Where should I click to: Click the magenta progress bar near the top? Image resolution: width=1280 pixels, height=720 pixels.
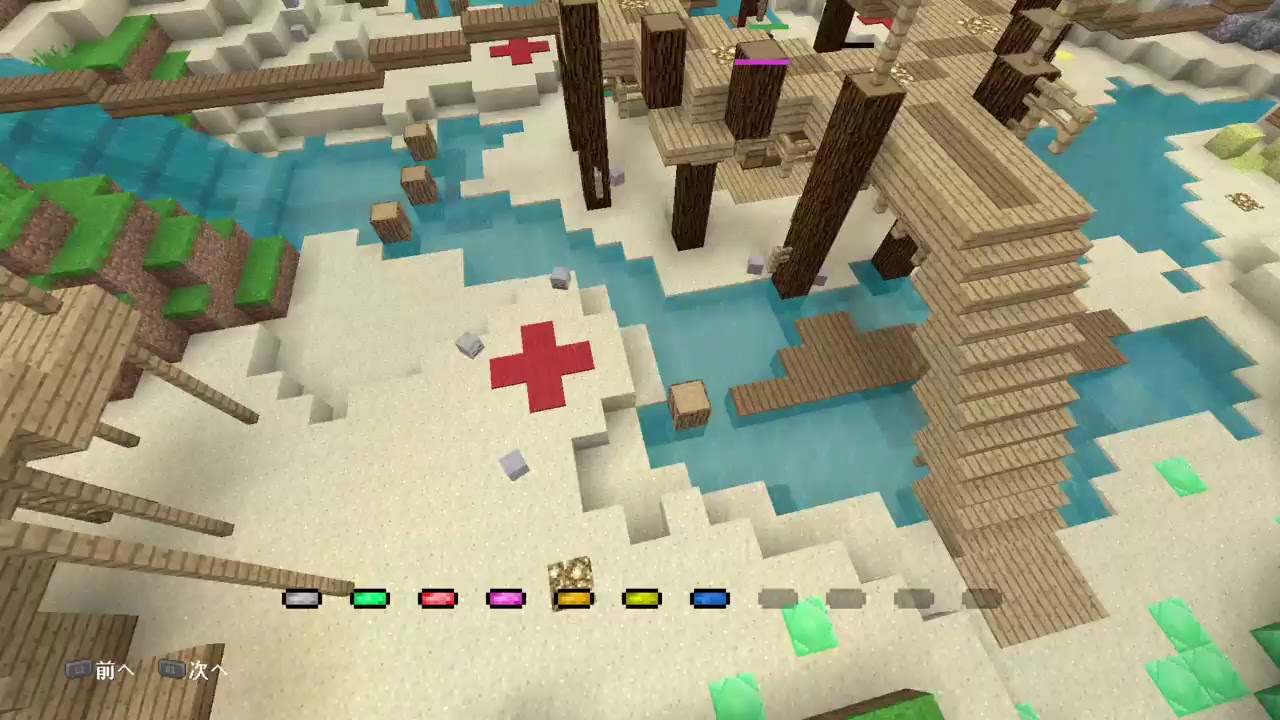coord(764,62)
